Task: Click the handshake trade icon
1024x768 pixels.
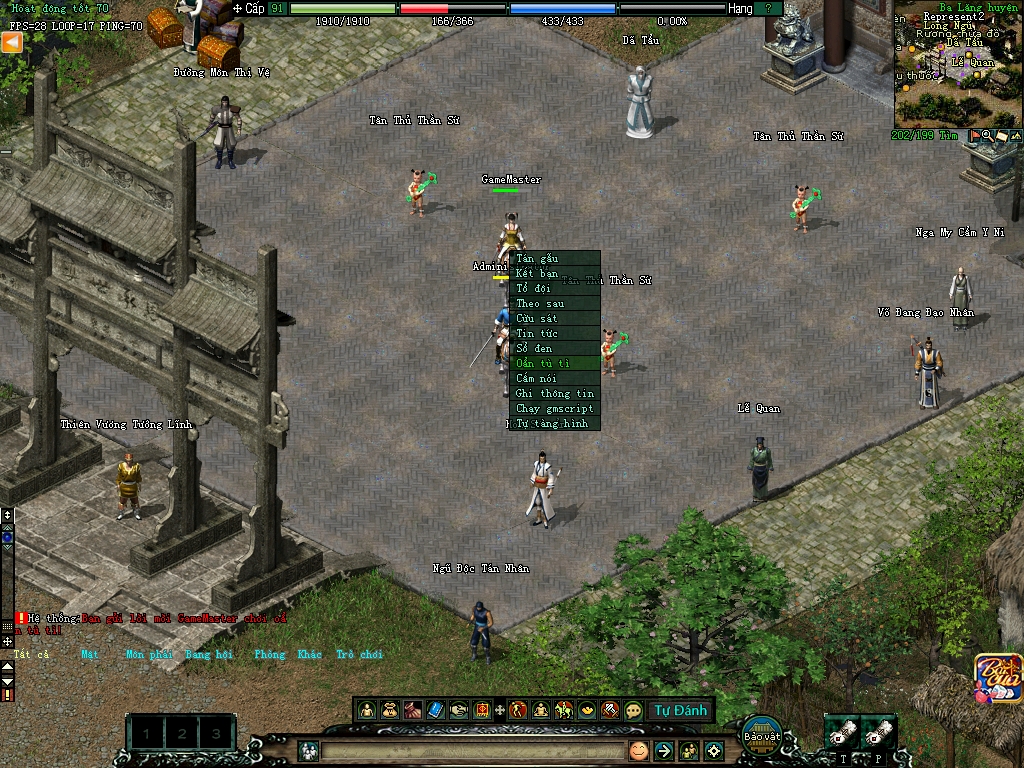Action: 459,710
